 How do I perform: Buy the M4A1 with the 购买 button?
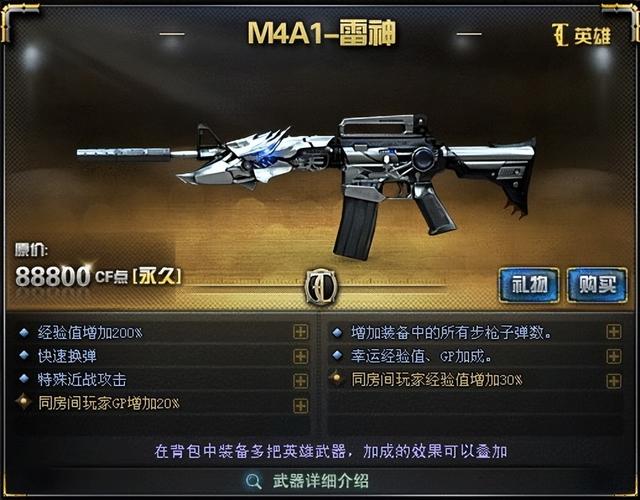pyautogui.click(x=597, y=284)
